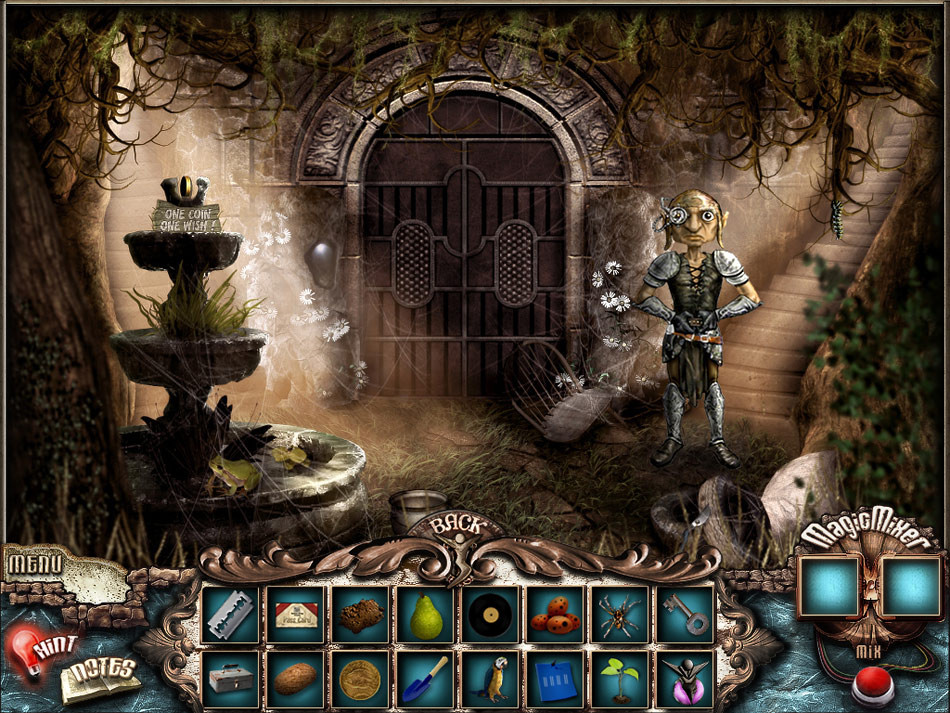The height and width of the screenshot is (713, 950).
Task: Select the metal key item
Action: tap(686, 614)
